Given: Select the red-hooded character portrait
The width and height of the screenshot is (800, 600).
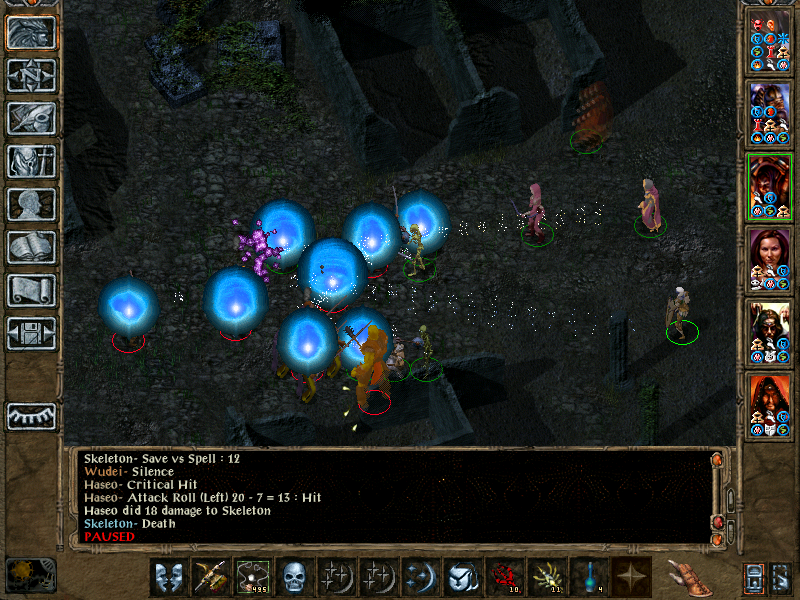Looking at the screenshot, I should 769,406.
